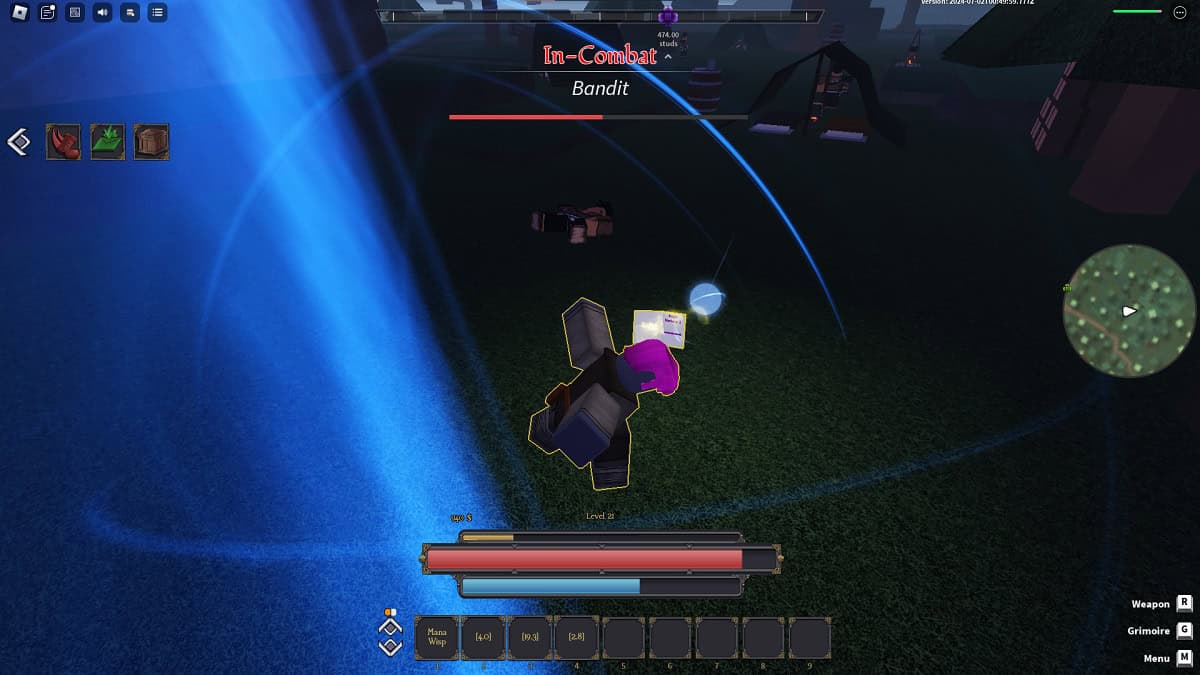Open the Roblox chat notifications icon

(x=48, y=13)
